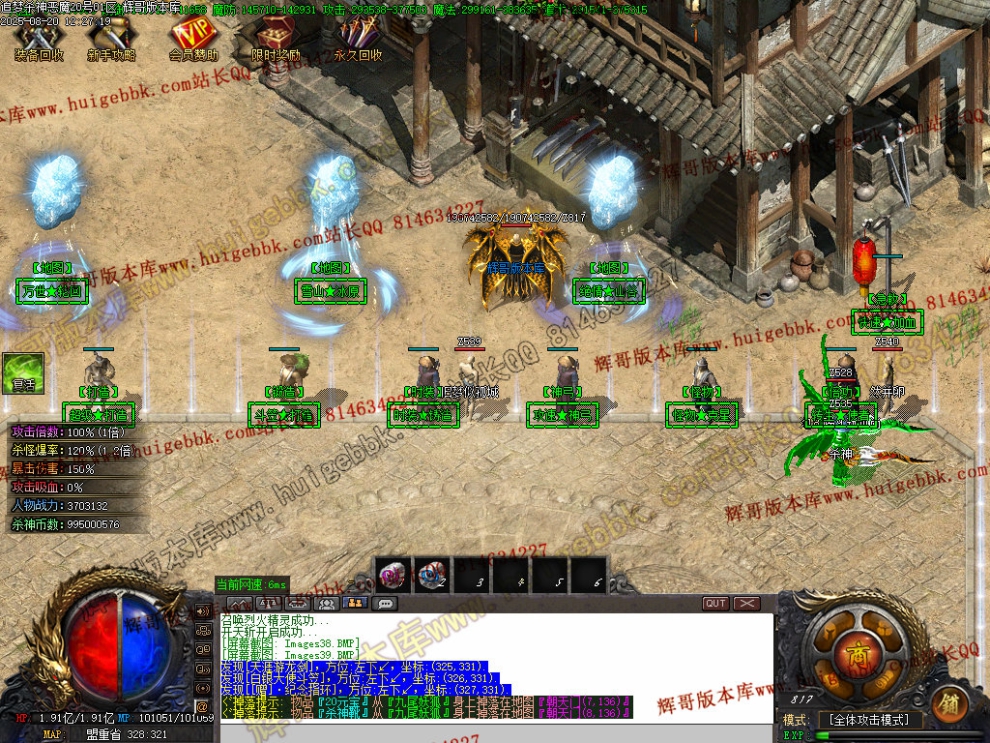This screenshot has width=990, height=743.
Task: Click the green 复活 revive button
Action: tap(21, 372)
